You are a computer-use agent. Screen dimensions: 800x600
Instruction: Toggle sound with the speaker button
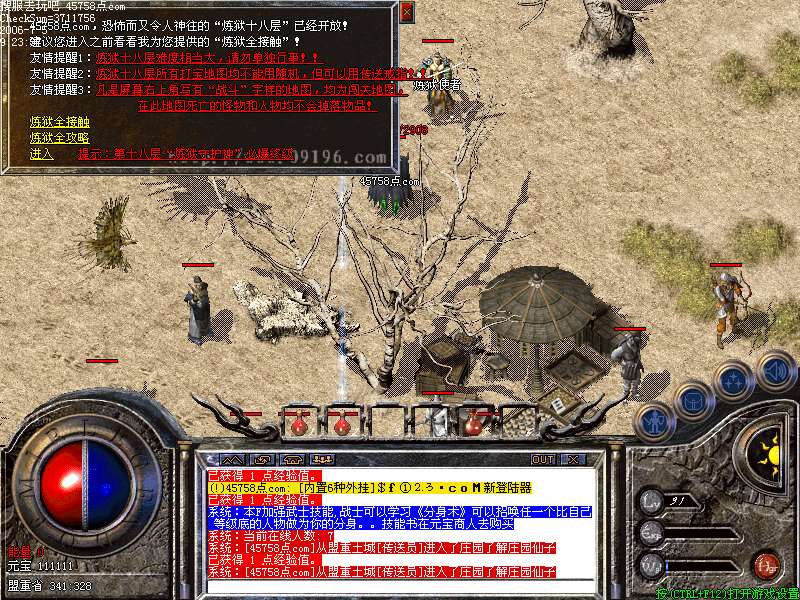coord(775,369)
